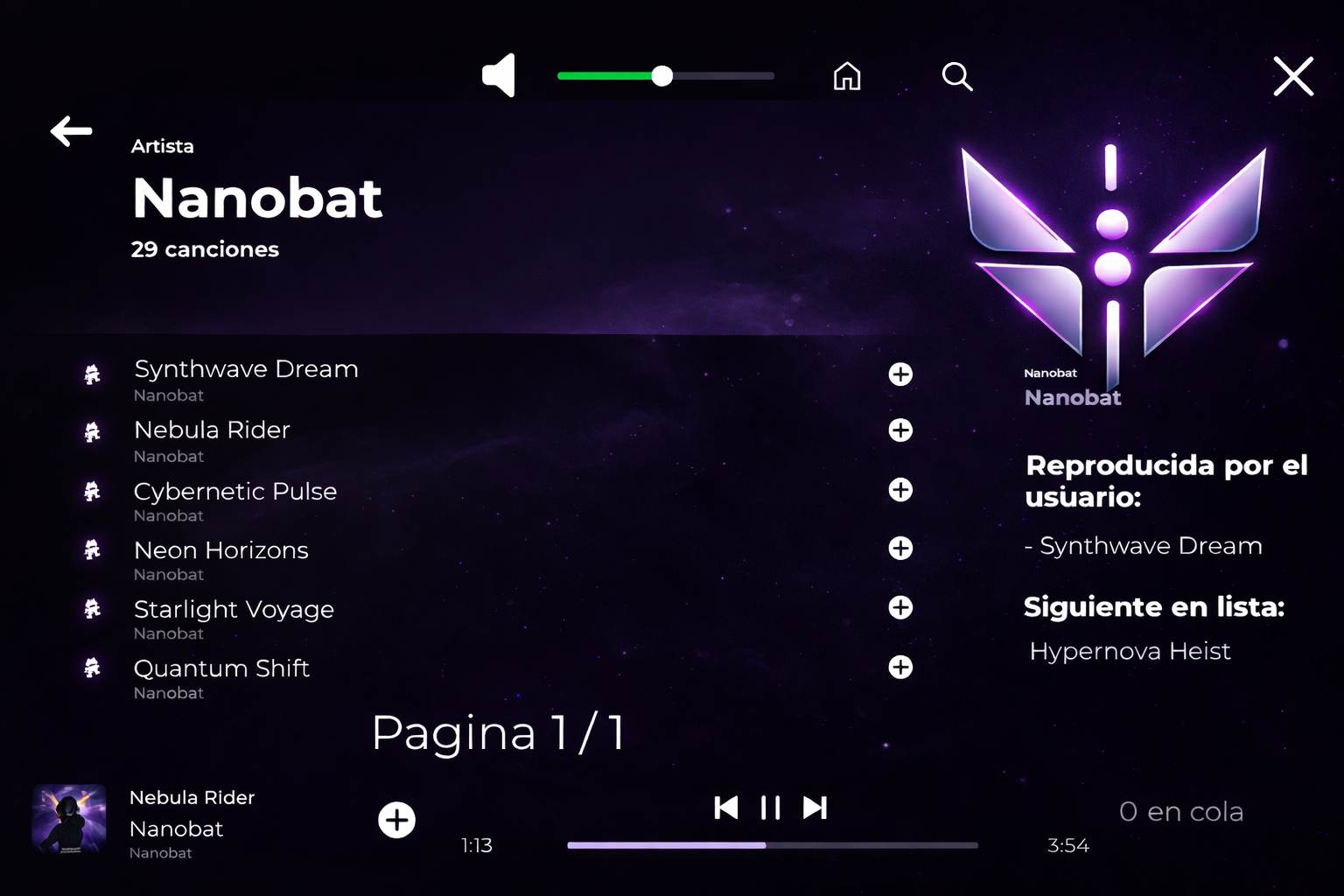Image resolution: width=1344 pixels, height=896 pixels.
Task: Pick the Starlight Voyage song
Action: [234, 609]
